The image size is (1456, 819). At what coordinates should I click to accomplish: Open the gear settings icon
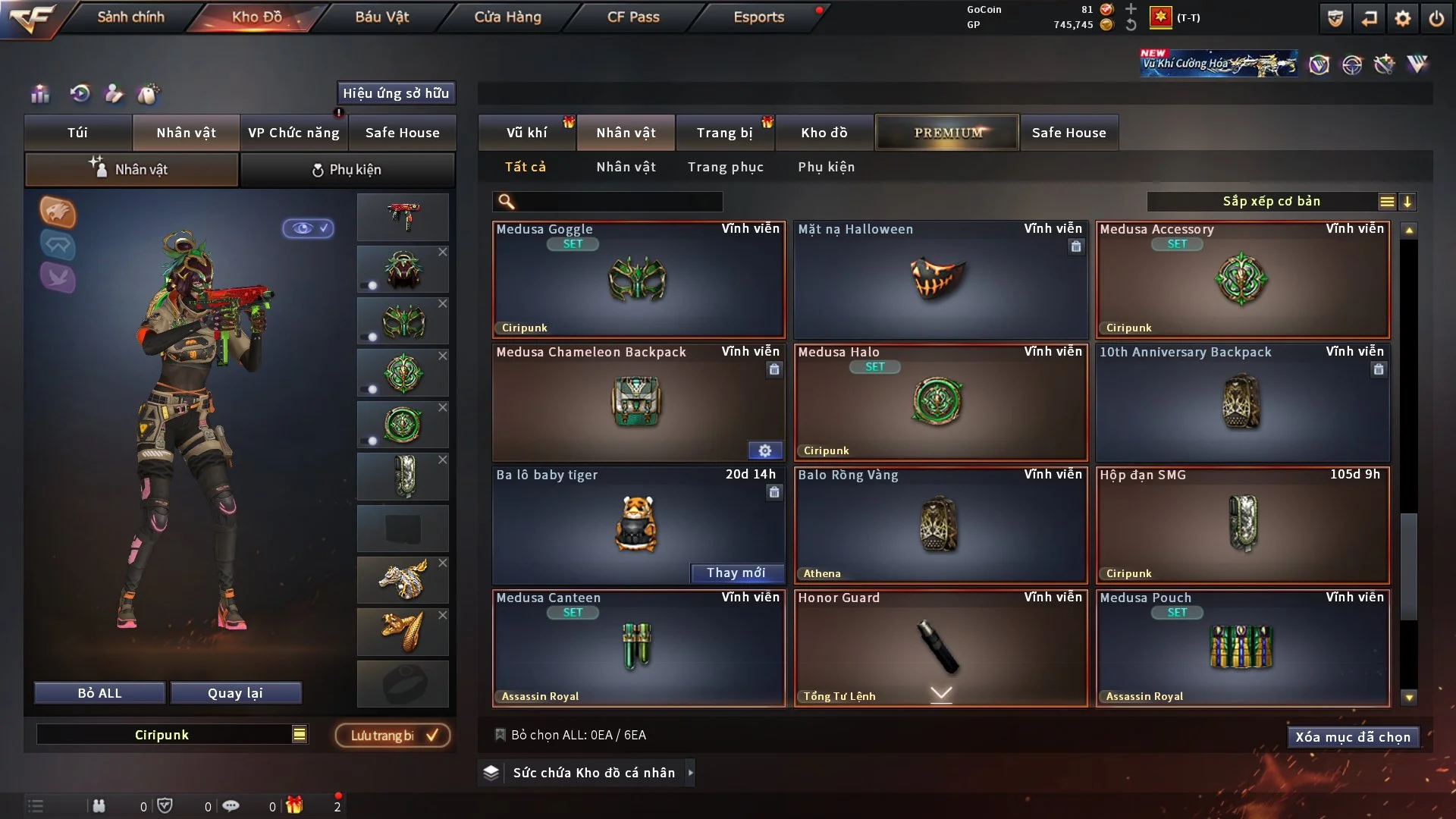tap(1403, 18)
